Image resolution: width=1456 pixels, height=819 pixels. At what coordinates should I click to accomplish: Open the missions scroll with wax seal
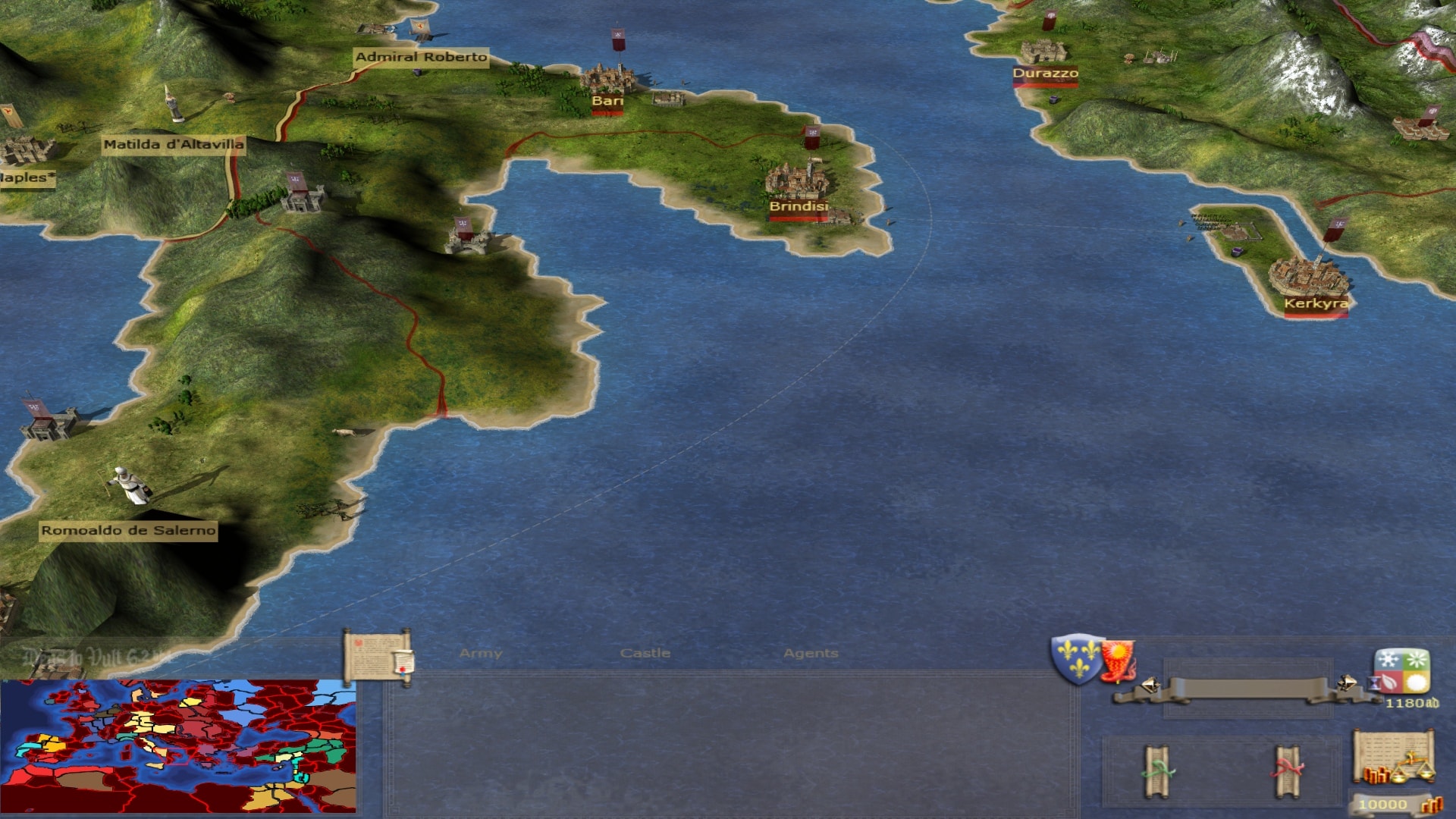(x=378, y=657)
